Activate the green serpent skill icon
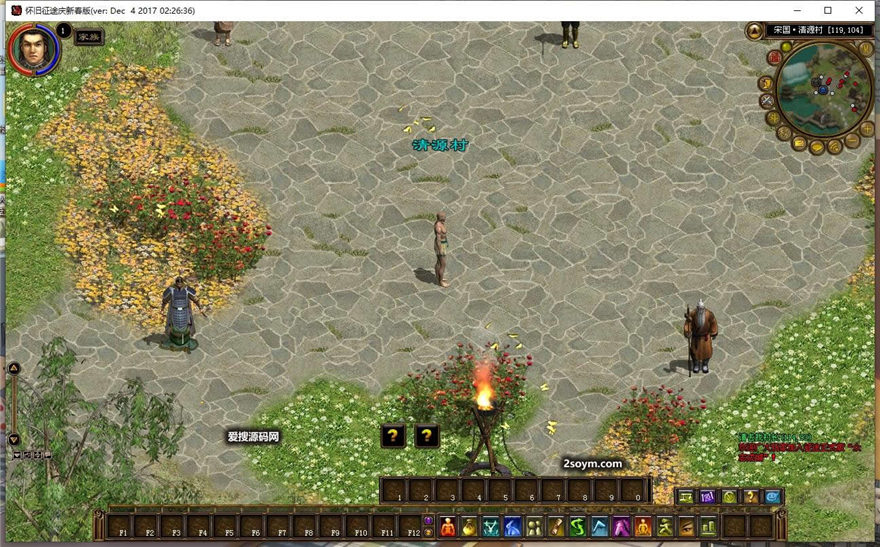The width and height of the screenshot is (880, 547). tap(579, 526)
